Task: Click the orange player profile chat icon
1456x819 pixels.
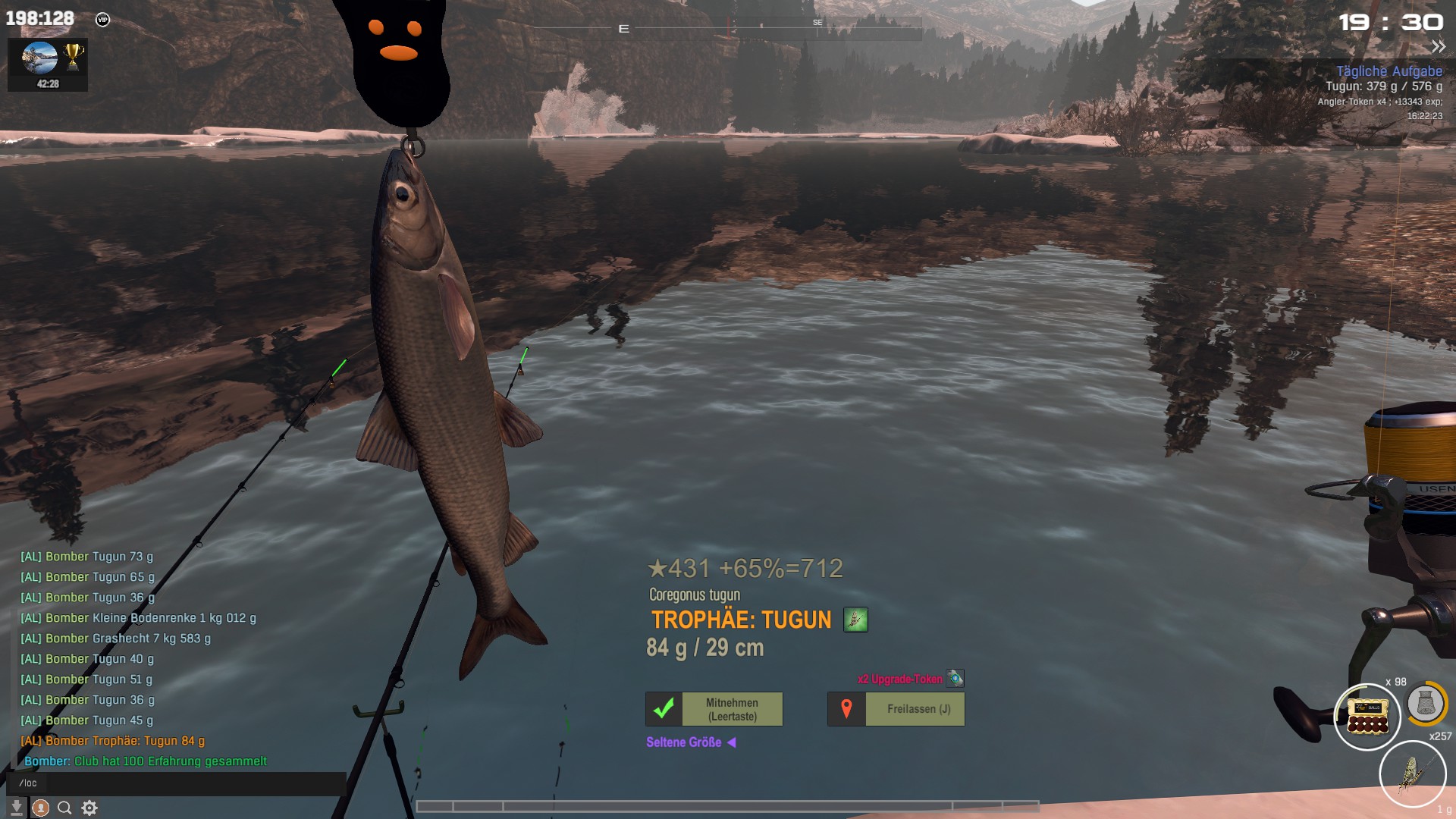Action: click(41, 808)
